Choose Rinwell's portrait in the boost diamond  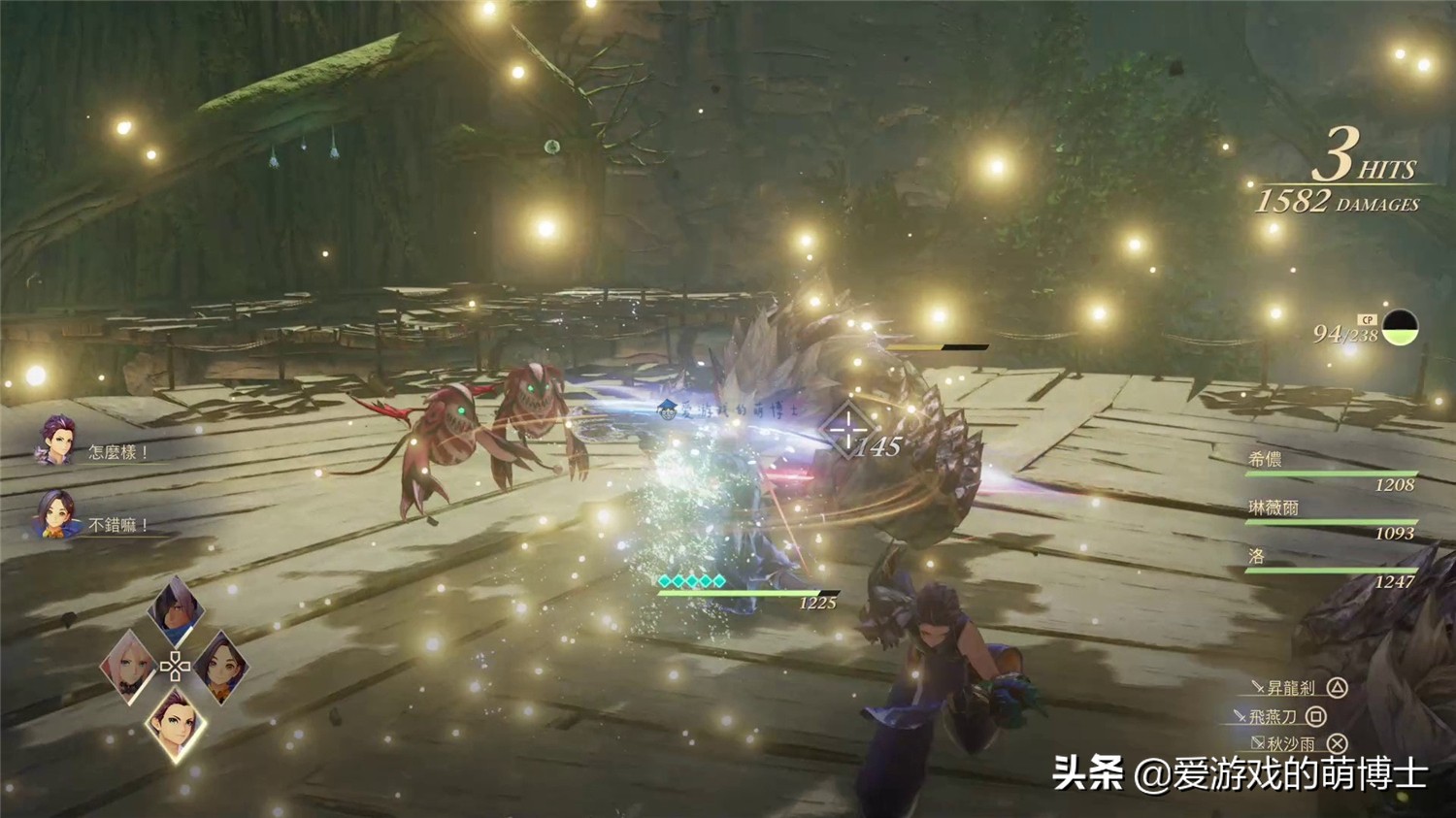[x=221, y=666]
